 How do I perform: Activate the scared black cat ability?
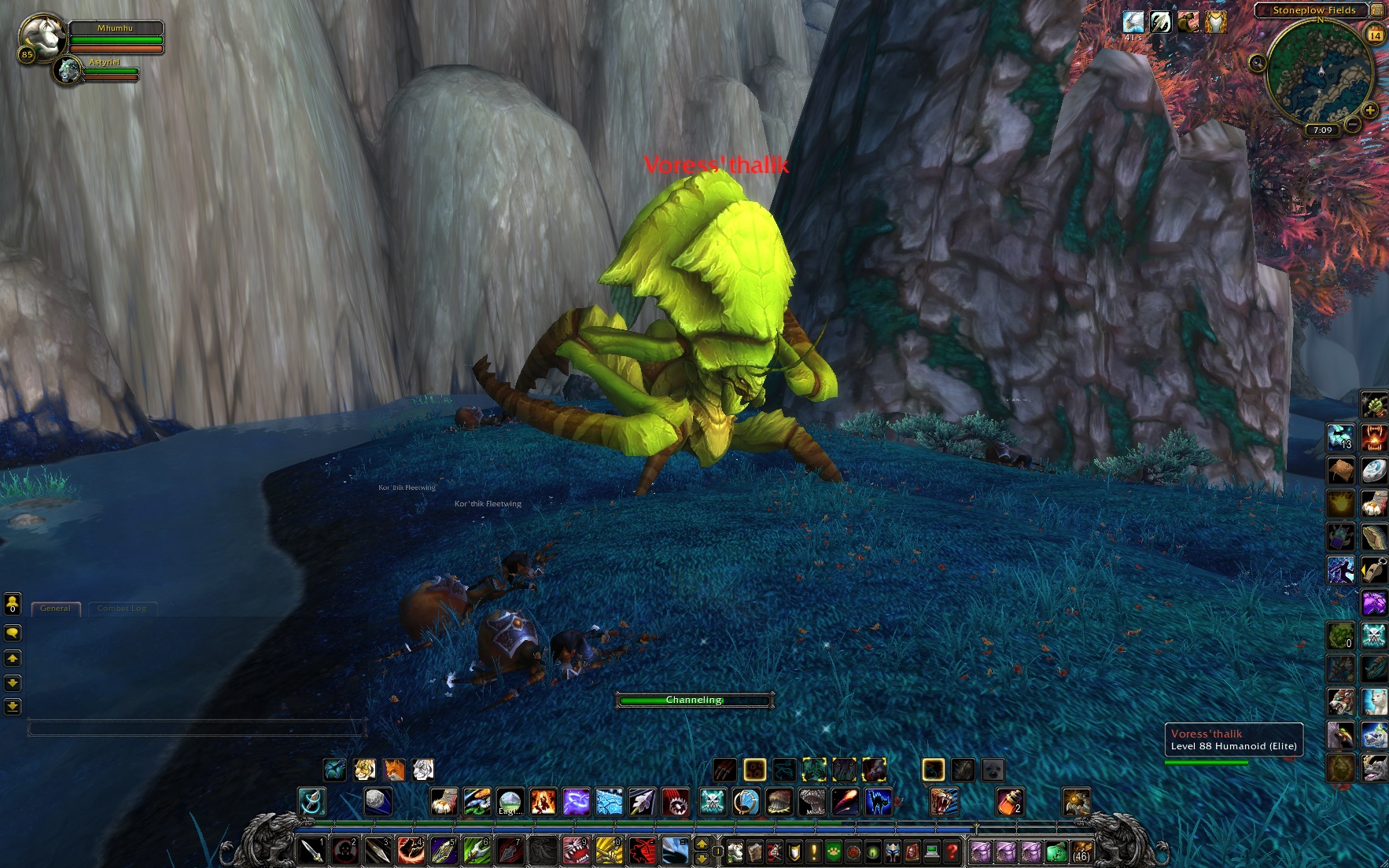pos(879,802)
